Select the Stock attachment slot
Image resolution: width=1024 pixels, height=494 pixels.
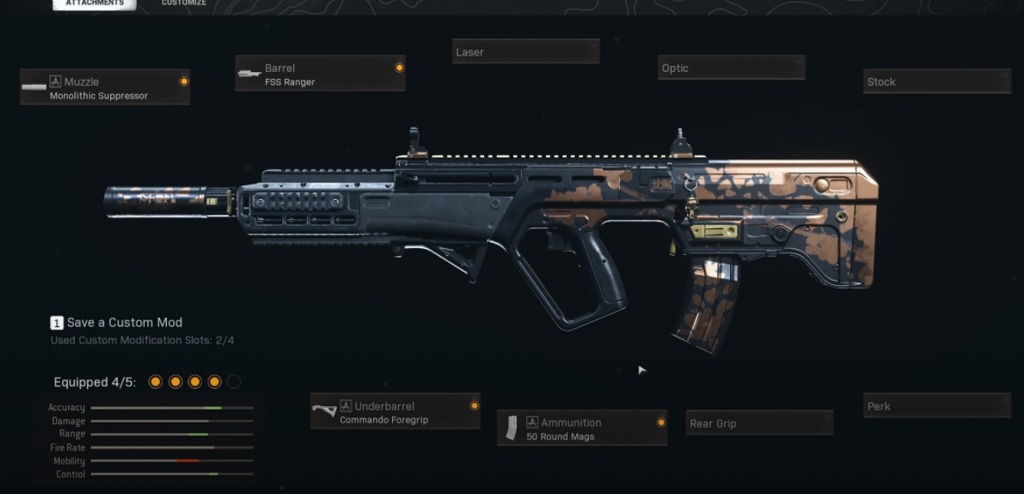point(936,82)
